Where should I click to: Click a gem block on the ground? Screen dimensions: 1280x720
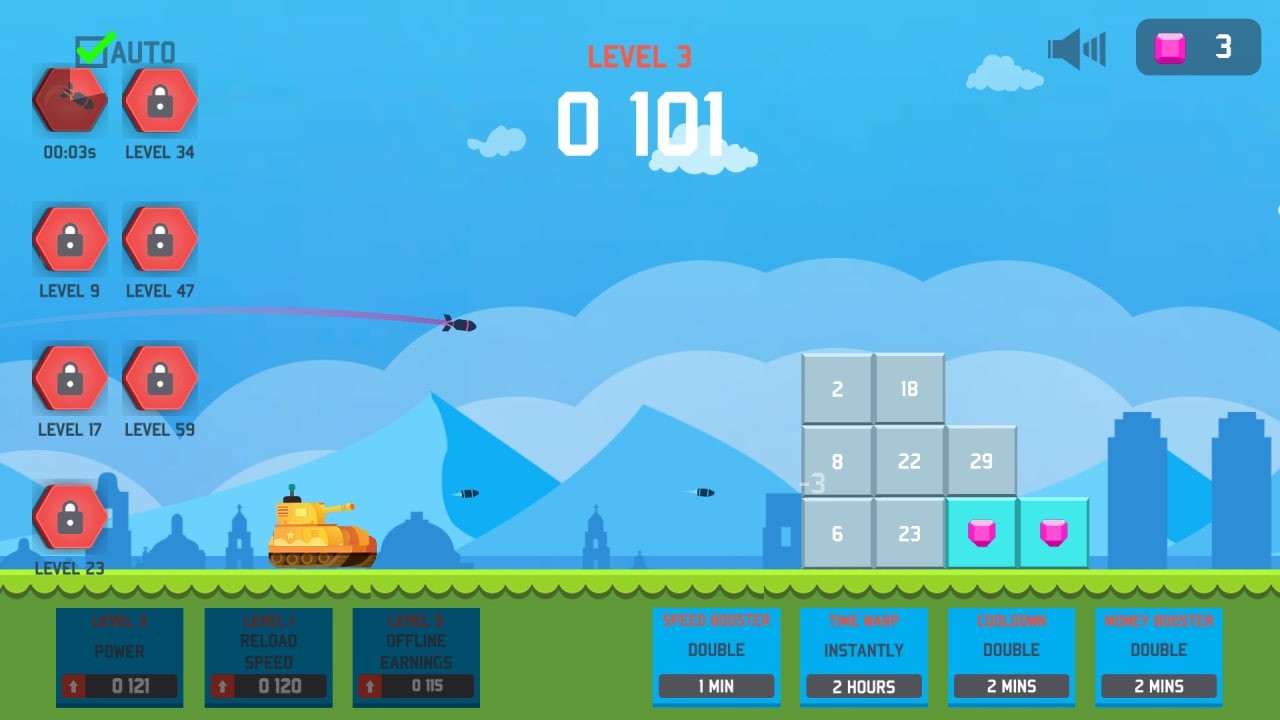981,532
